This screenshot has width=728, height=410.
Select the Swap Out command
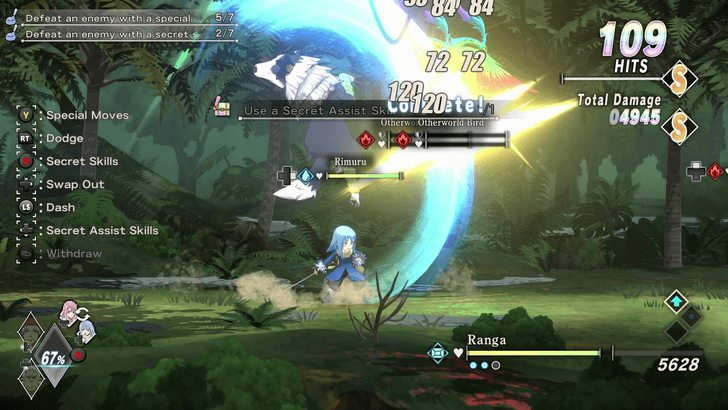pyautogui.click(x=75, y=184)
